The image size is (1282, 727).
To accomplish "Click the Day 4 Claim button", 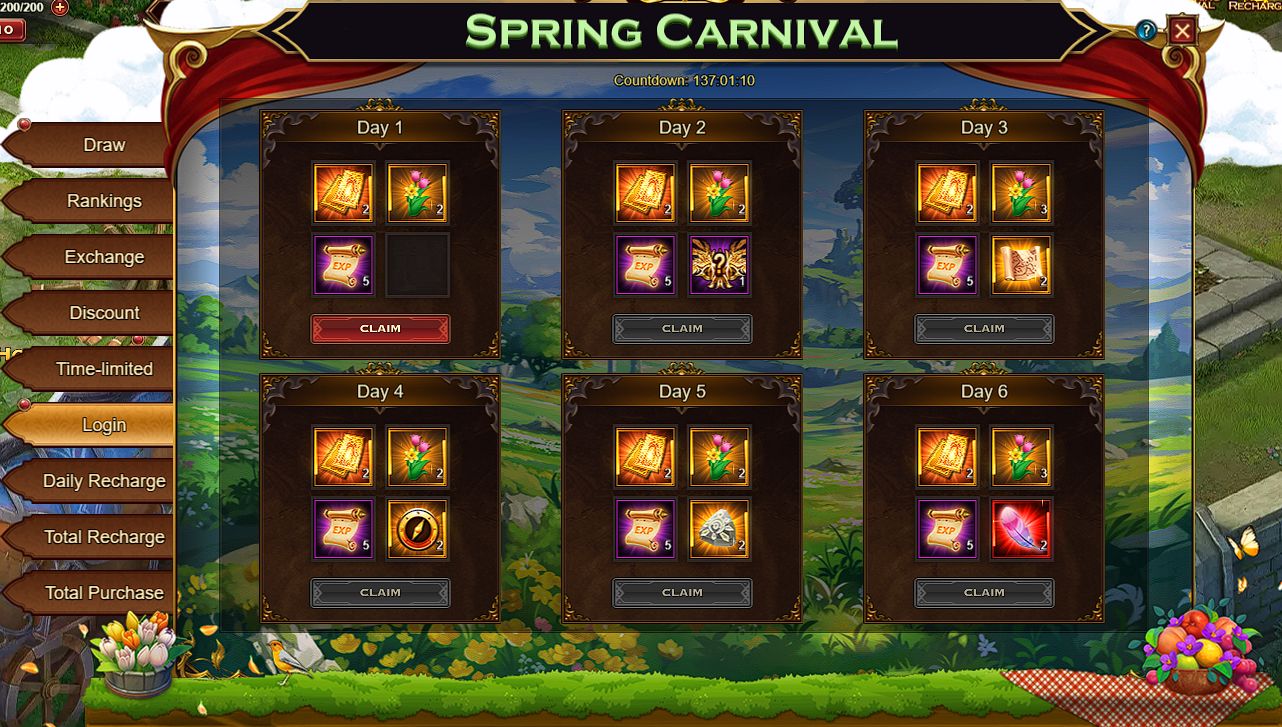I will (x=380, y=593).
